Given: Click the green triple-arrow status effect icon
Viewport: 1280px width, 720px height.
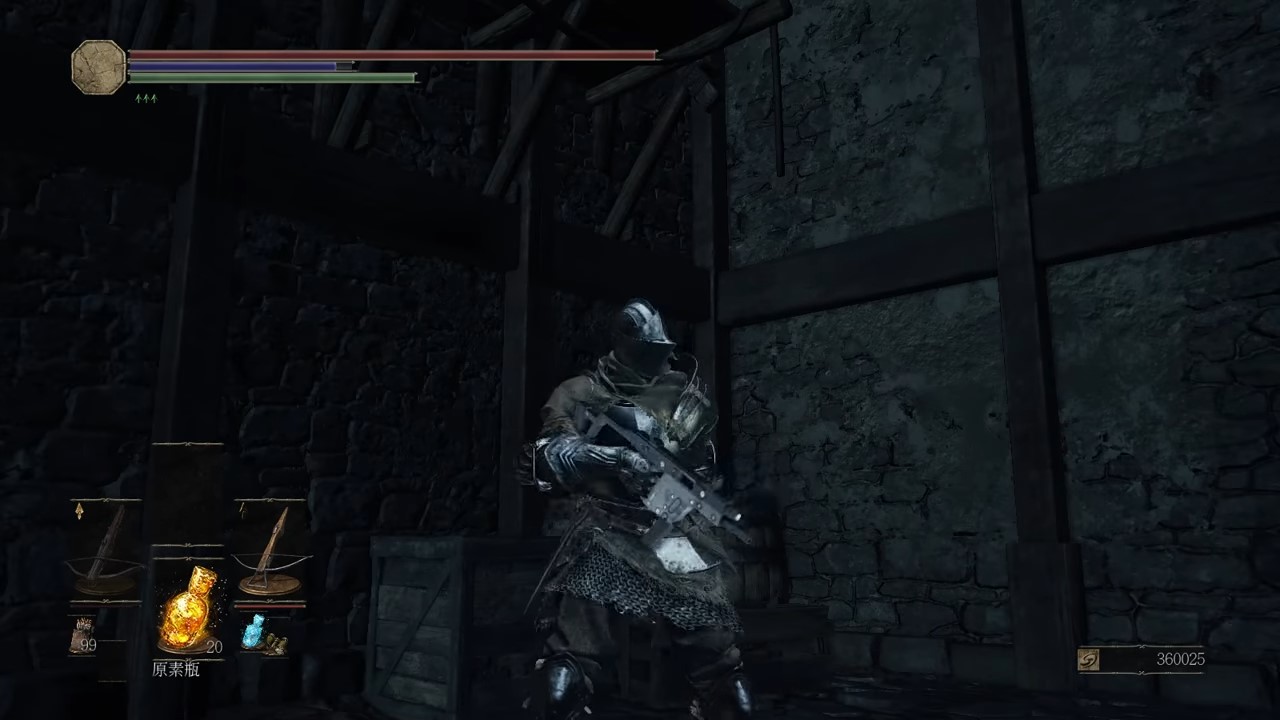Looking at the screenshot, I should (144, 98).
